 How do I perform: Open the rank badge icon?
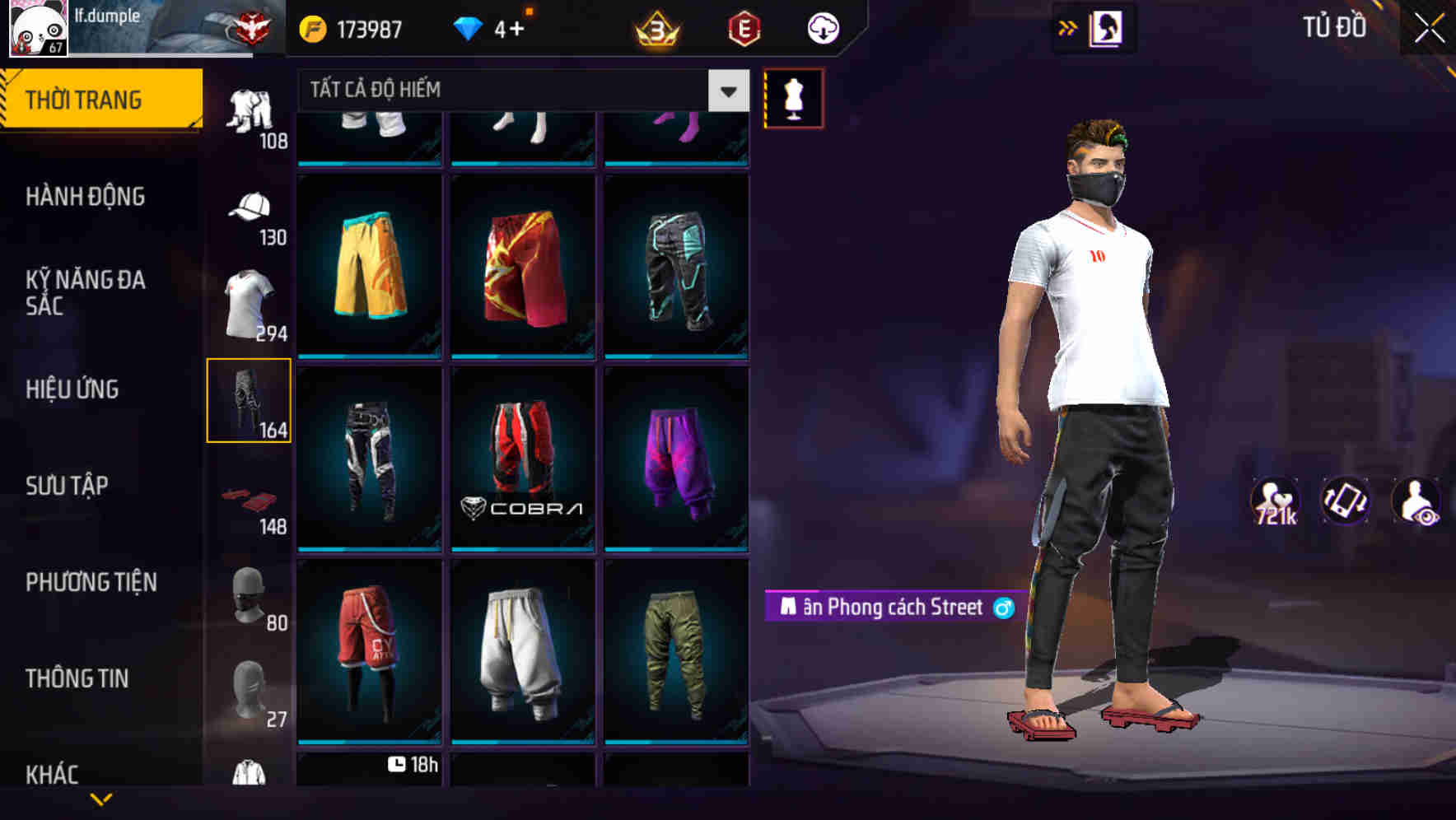[655, 27]
